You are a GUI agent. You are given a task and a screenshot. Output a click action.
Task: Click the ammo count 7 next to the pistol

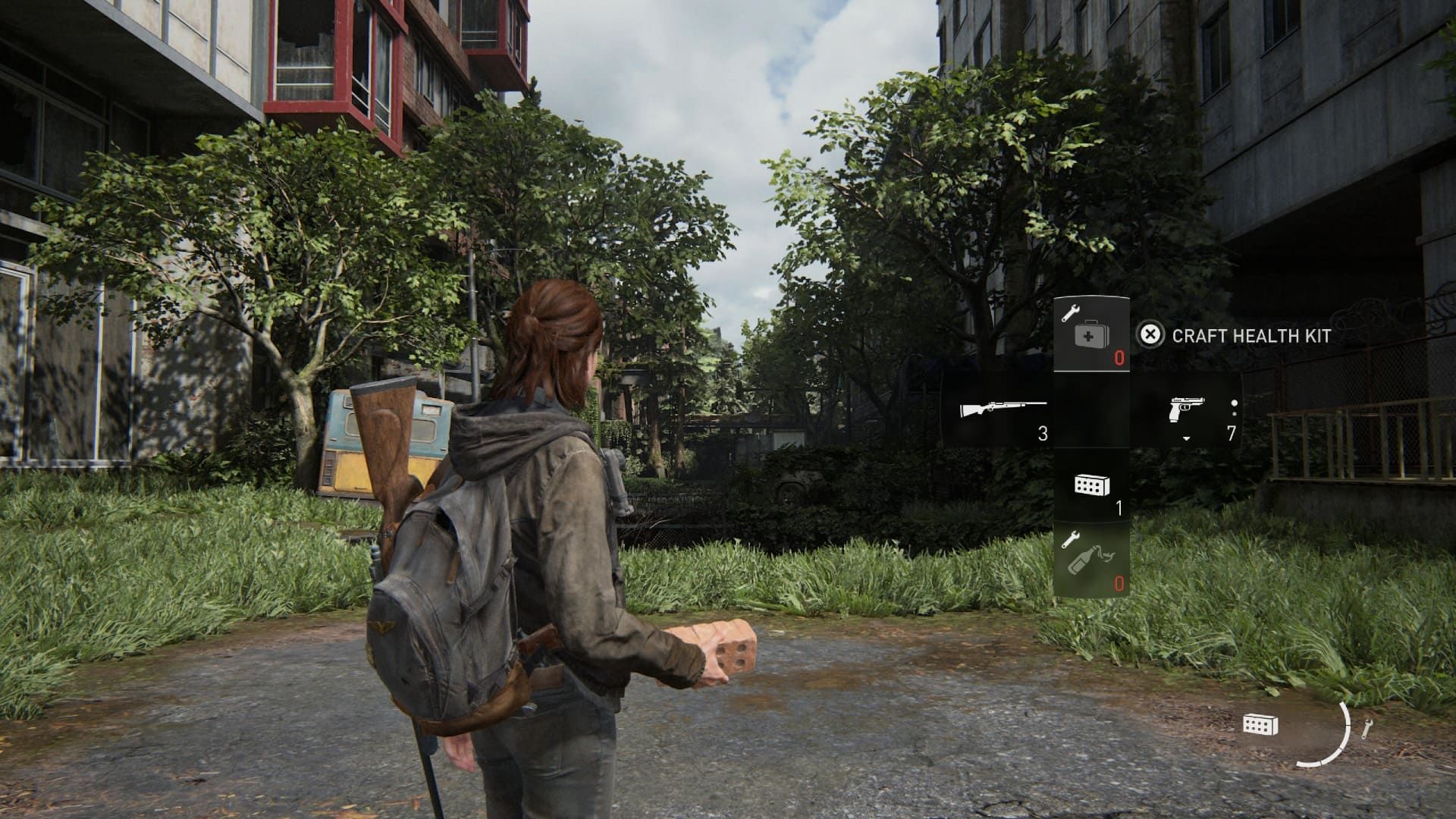(1230, 432)
